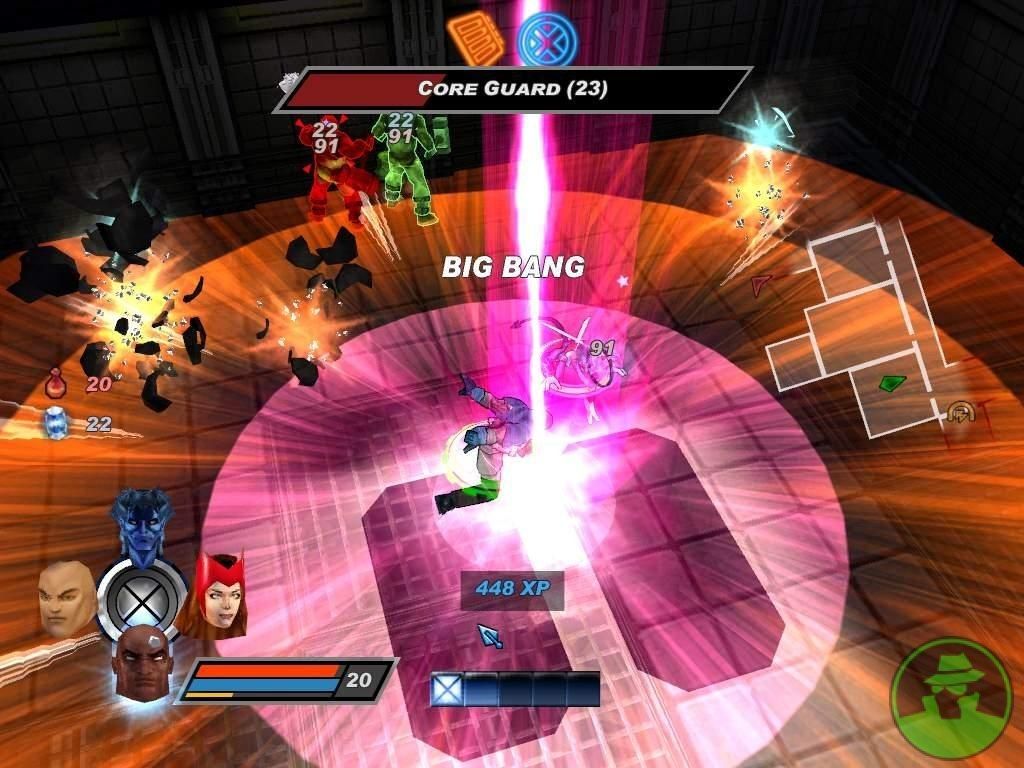Screen dimensions: 1024x768
Task: Click the X-marked slot of the segmented bar
Action: [x=446, y=689]
